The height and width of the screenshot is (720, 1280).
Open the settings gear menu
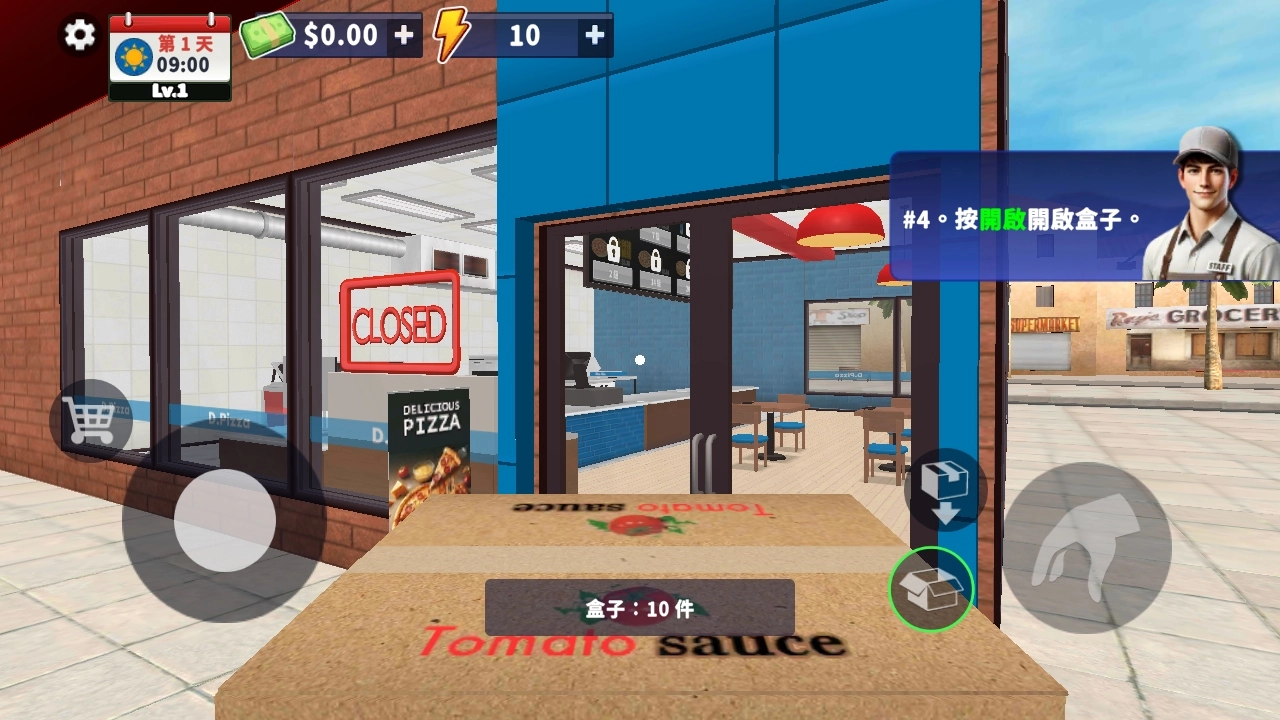(80, 35)
